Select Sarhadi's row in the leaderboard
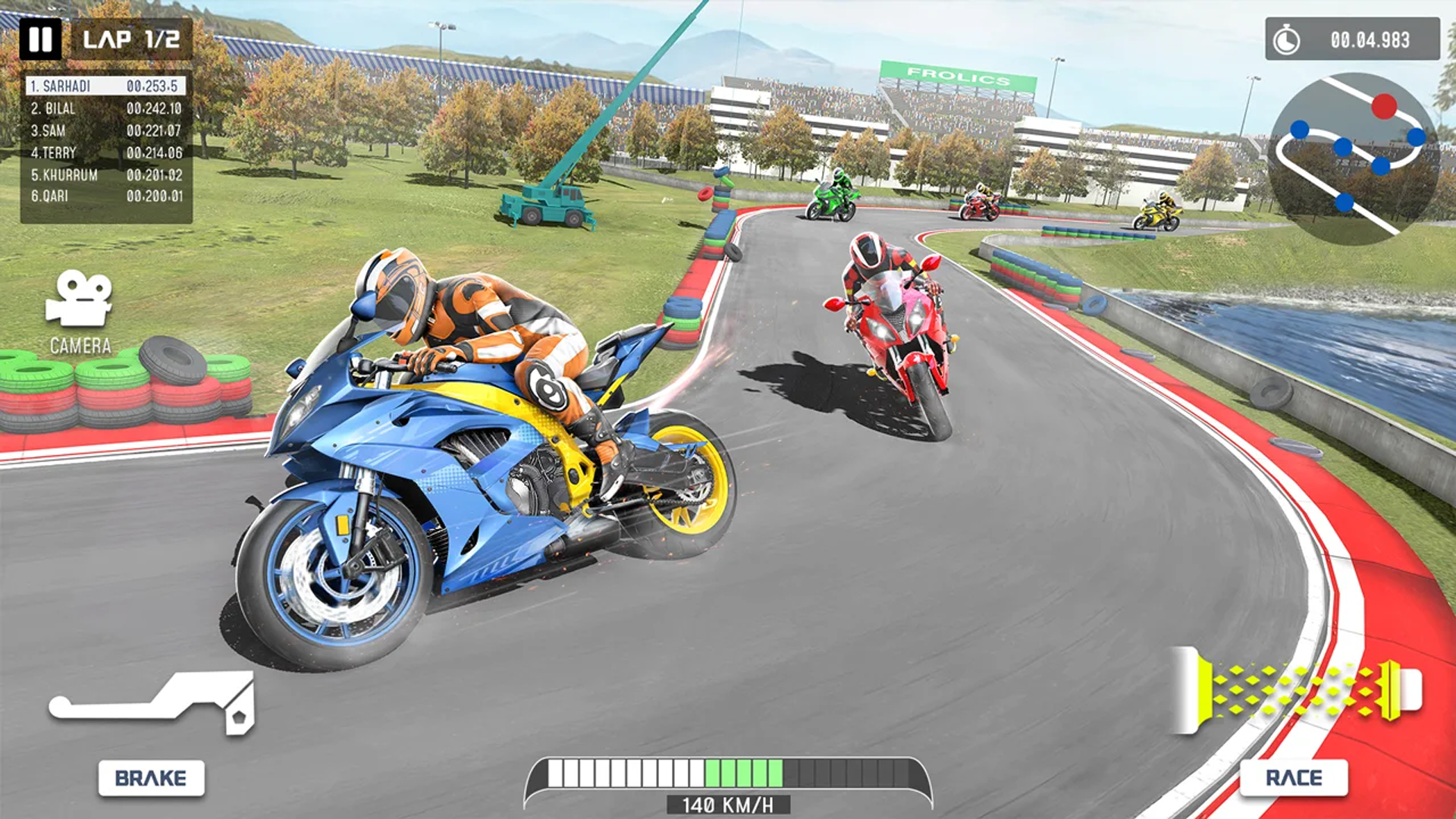 [x=106, y=86]
